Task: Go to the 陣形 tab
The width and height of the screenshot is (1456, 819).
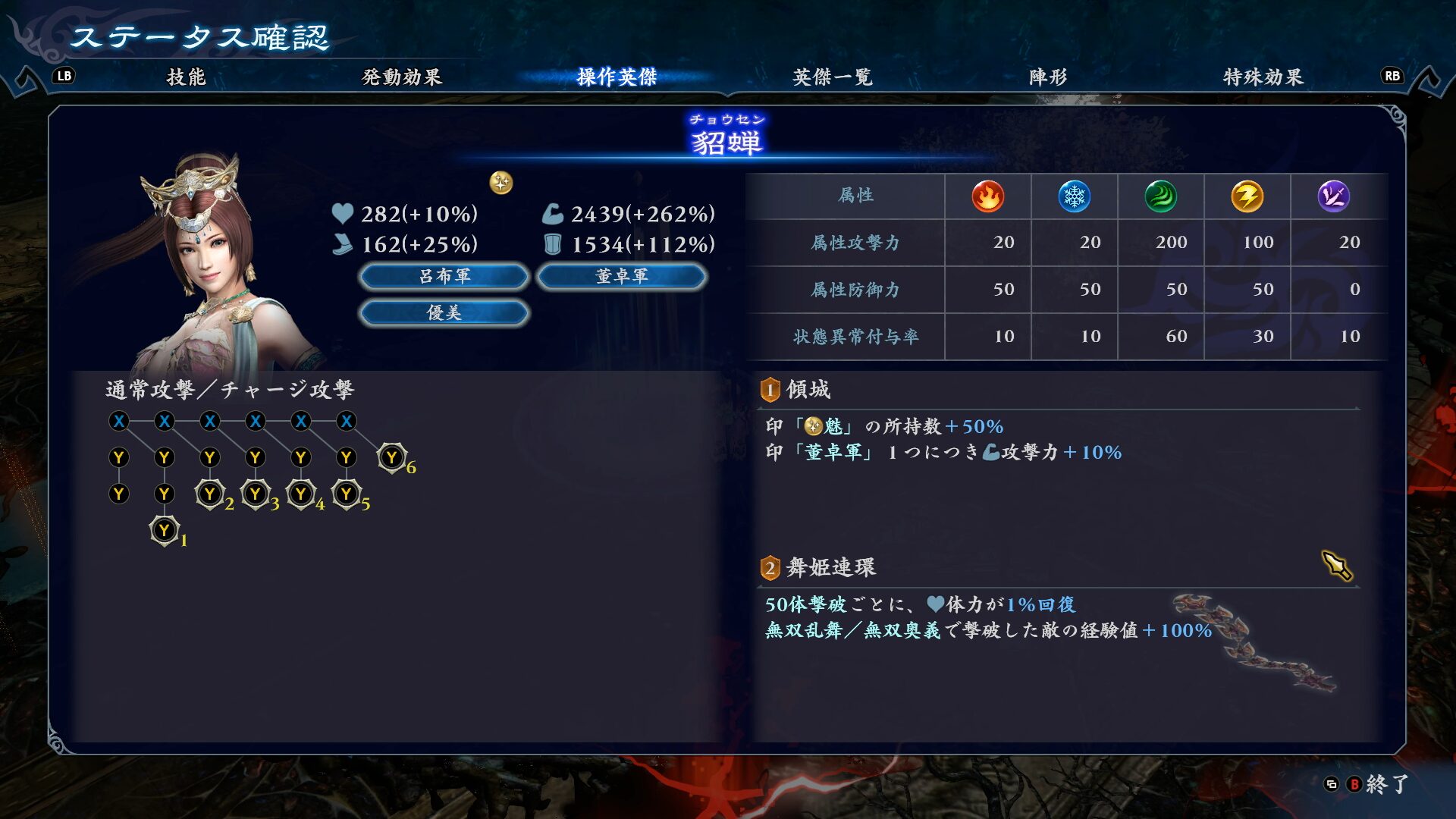Action: point(1047,77)
